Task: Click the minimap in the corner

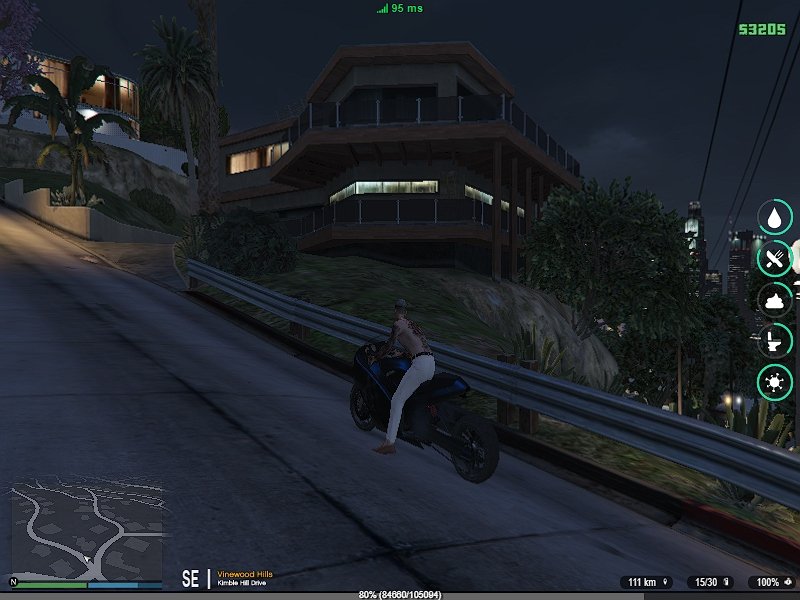Action: coord(86,532)
